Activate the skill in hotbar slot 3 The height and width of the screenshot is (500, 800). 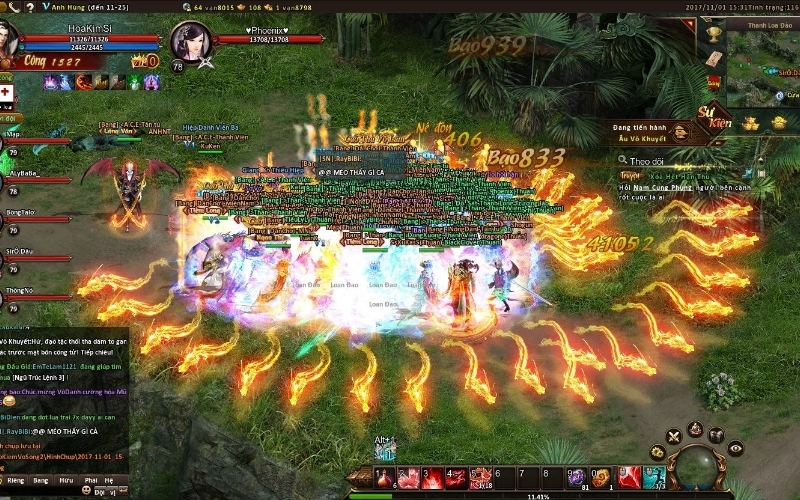click(432, 478)
